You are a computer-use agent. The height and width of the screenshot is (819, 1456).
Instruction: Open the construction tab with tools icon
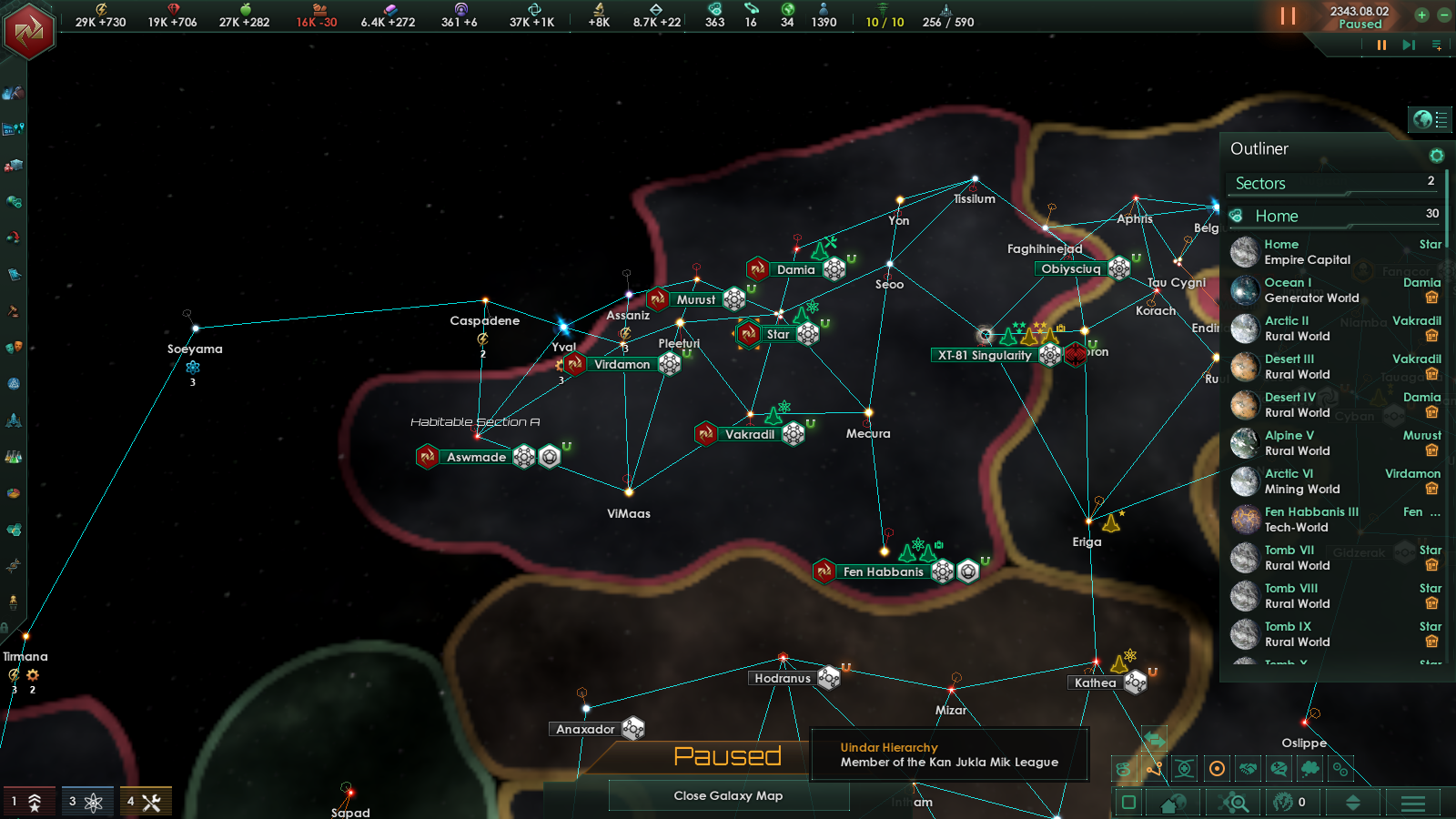[x=145, y=802]
